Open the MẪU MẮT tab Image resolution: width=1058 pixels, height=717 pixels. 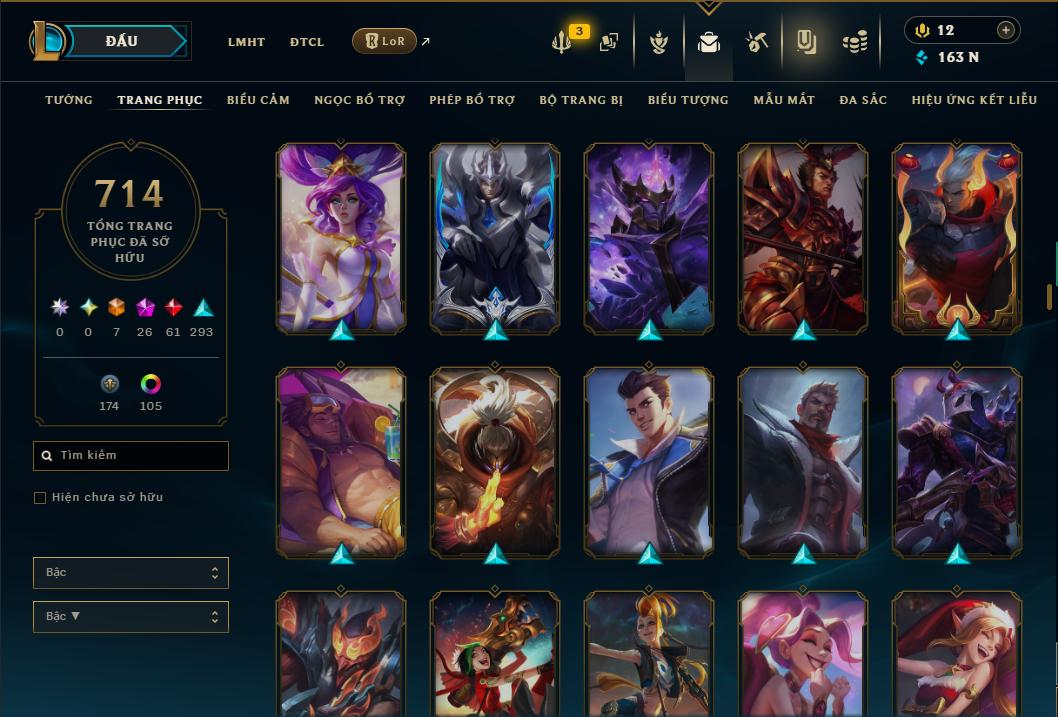tap(784, 100)
